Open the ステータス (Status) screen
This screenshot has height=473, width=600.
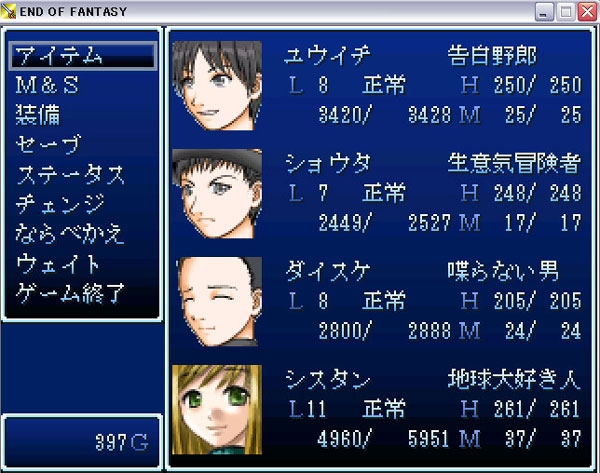point(71,175)
